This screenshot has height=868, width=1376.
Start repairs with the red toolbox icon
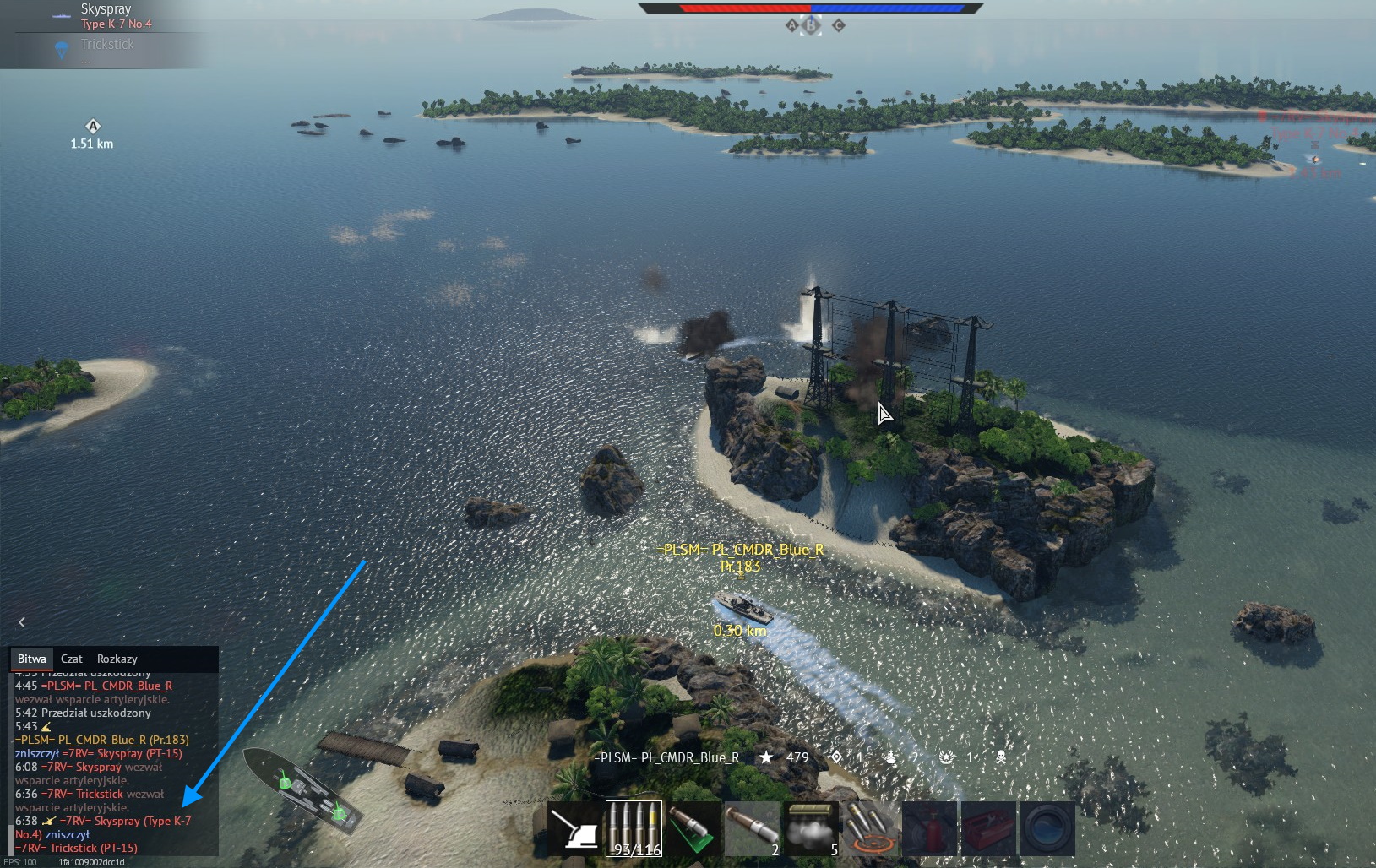988,829
